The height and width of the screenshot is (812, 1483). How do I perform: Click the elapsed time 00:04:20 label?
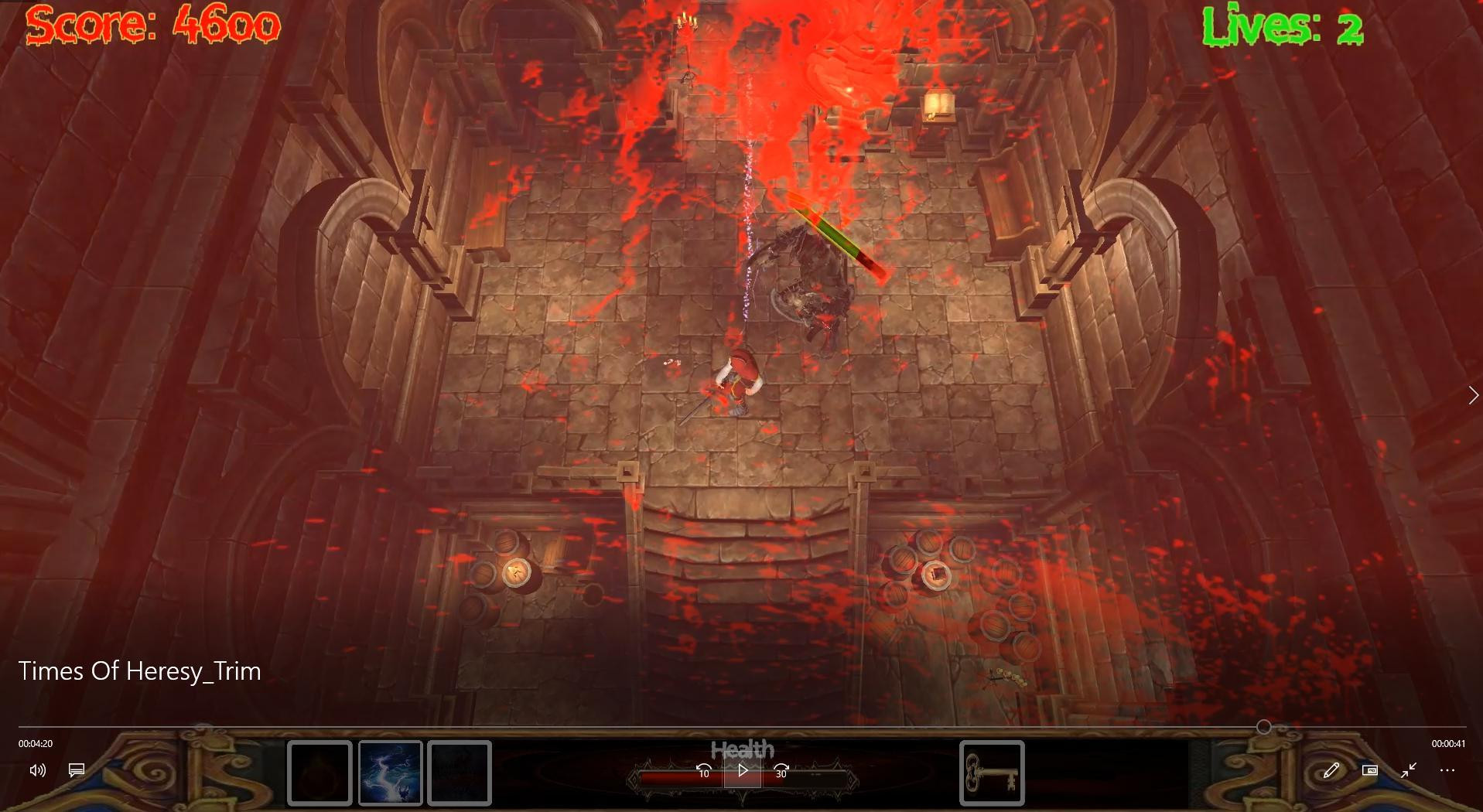point(35,743)
